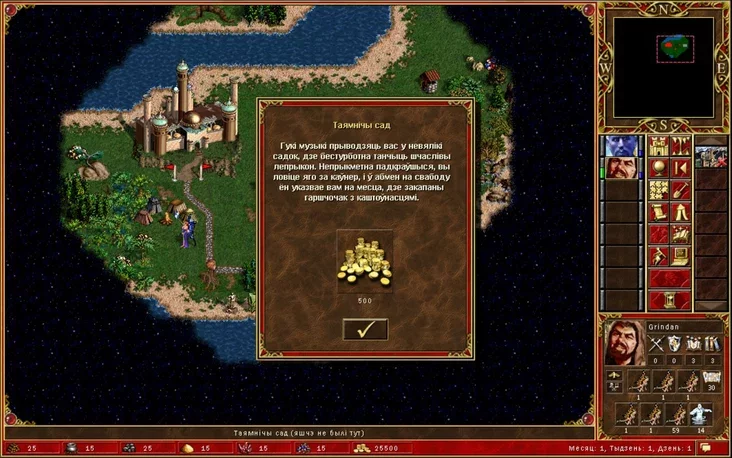Open the kingdom overview castle button
This screenshot has width=732, height=458.
658,146
